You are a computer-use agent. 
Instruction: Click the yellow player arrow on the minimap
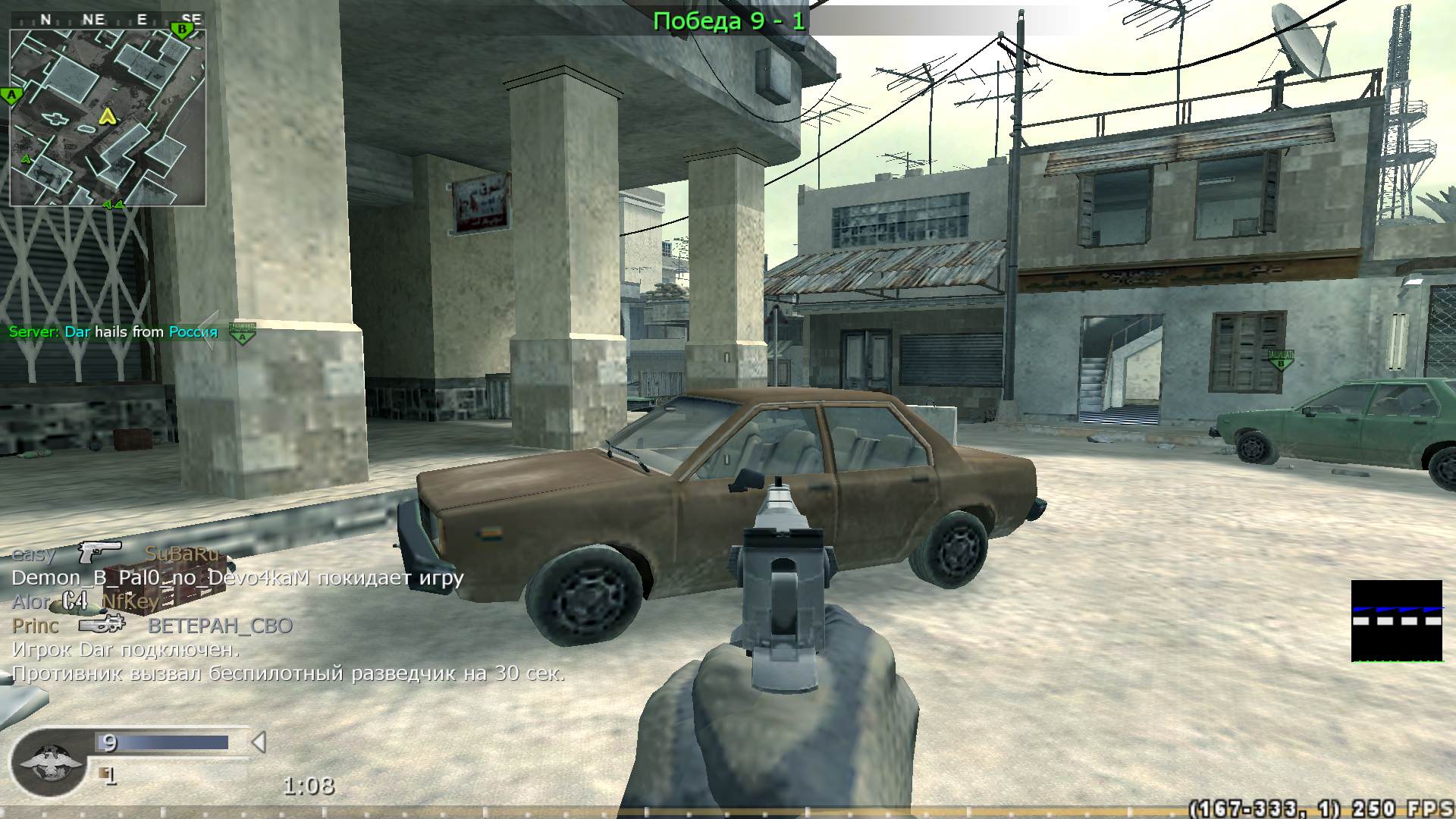pyautogui.click(x=107, y=118)
